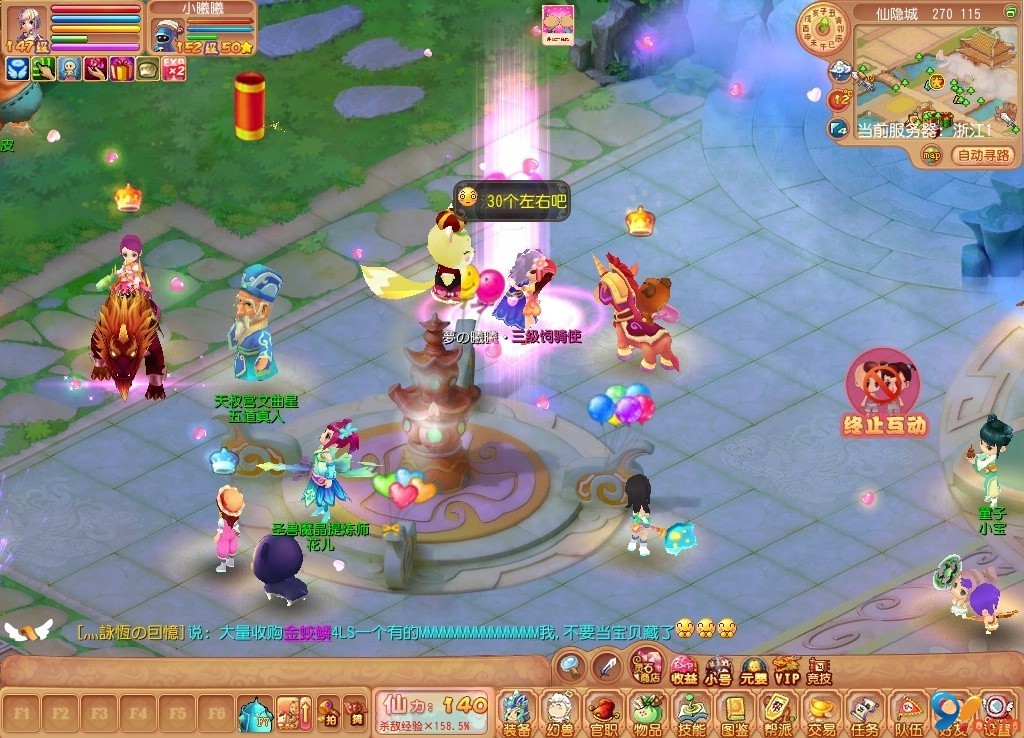The height and width of the screenshot is (738, 1024).
Task: Open the 幻兽 pet menu
Action: click(559, 712)
